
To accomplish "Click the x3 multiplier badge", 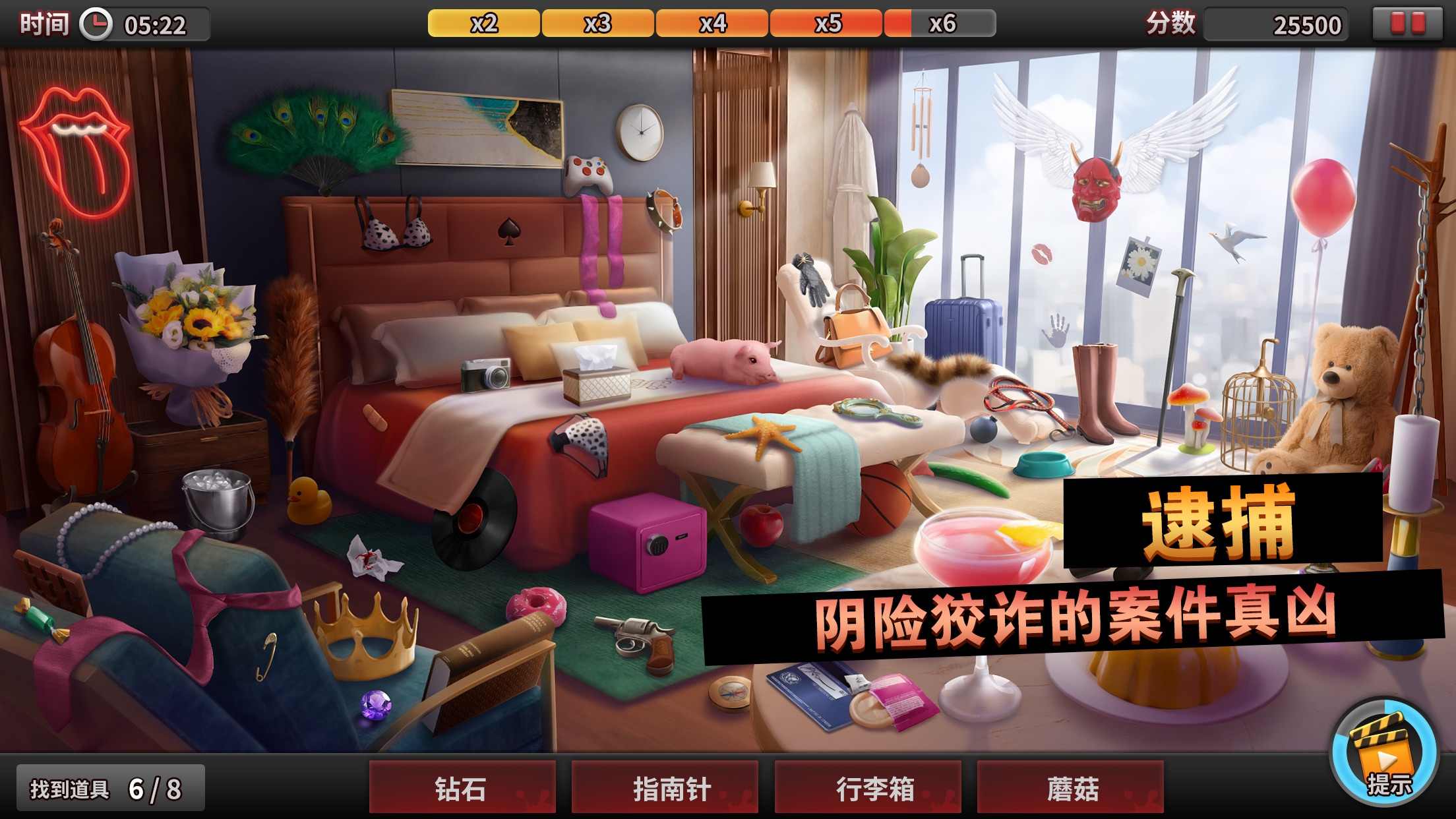I will pos(599,23).
